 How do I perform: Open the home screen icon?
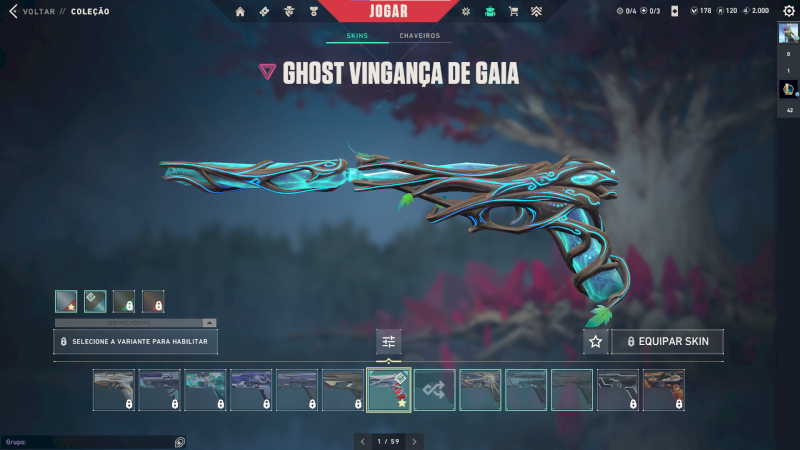(240, 12)
